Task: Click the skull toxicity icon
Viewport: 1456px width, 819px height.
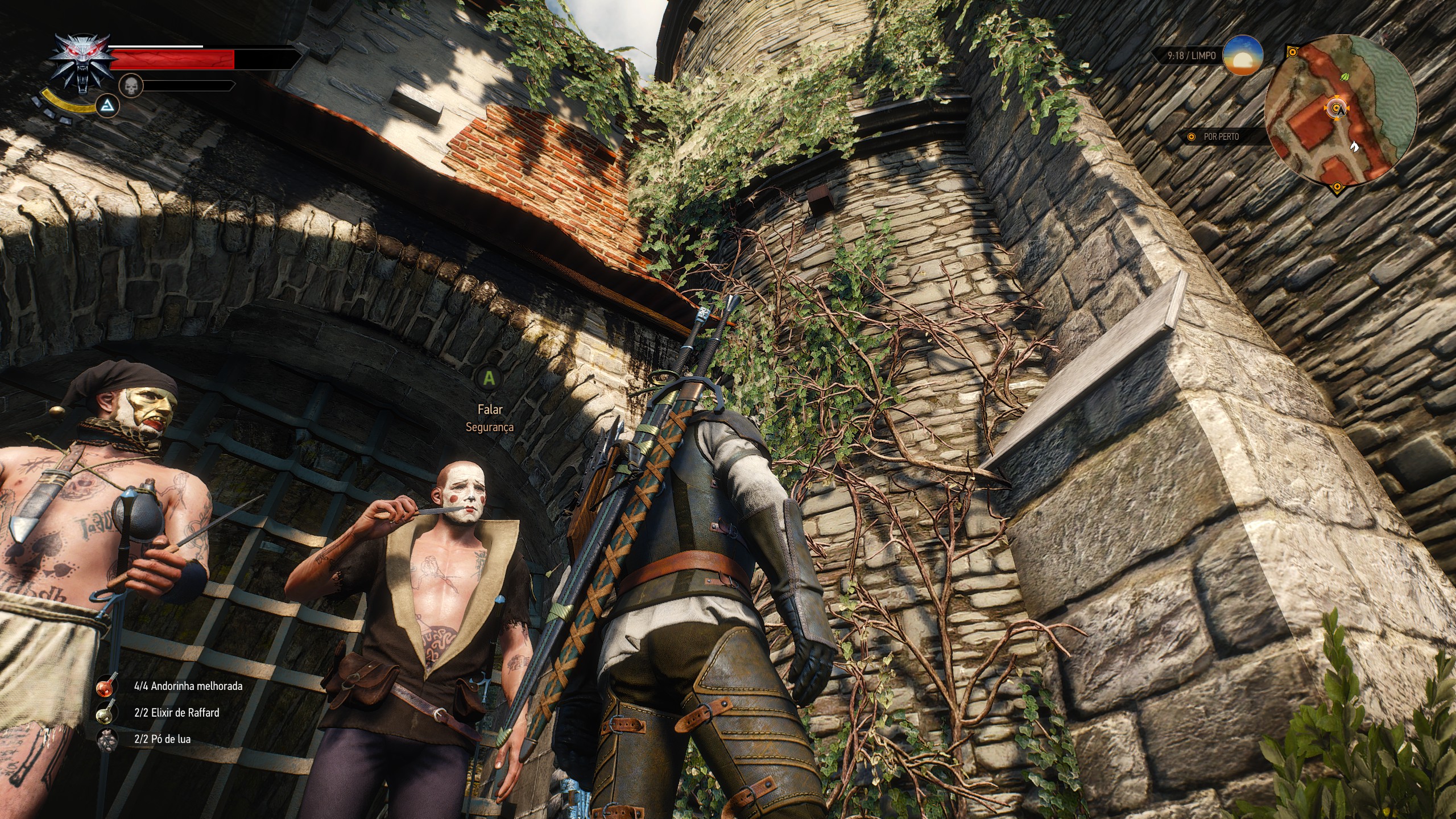Action: tap(130, 85)
